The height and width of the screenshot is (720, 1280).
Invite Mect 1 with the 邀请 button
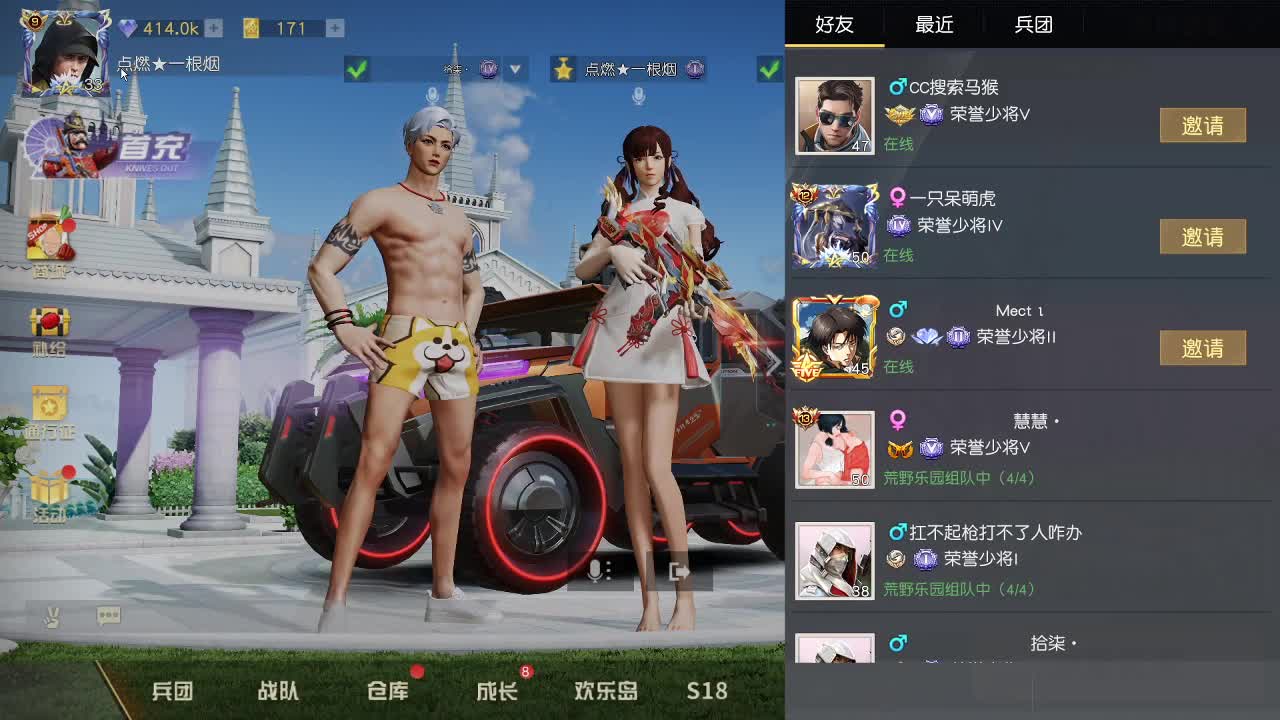[x=1203, y=347]
